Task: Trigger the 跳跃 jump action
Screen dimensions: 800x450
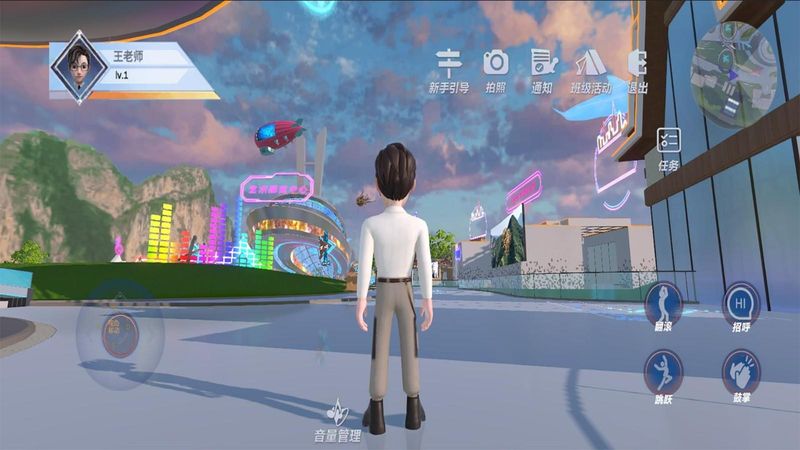Action: tap(662, 371)
